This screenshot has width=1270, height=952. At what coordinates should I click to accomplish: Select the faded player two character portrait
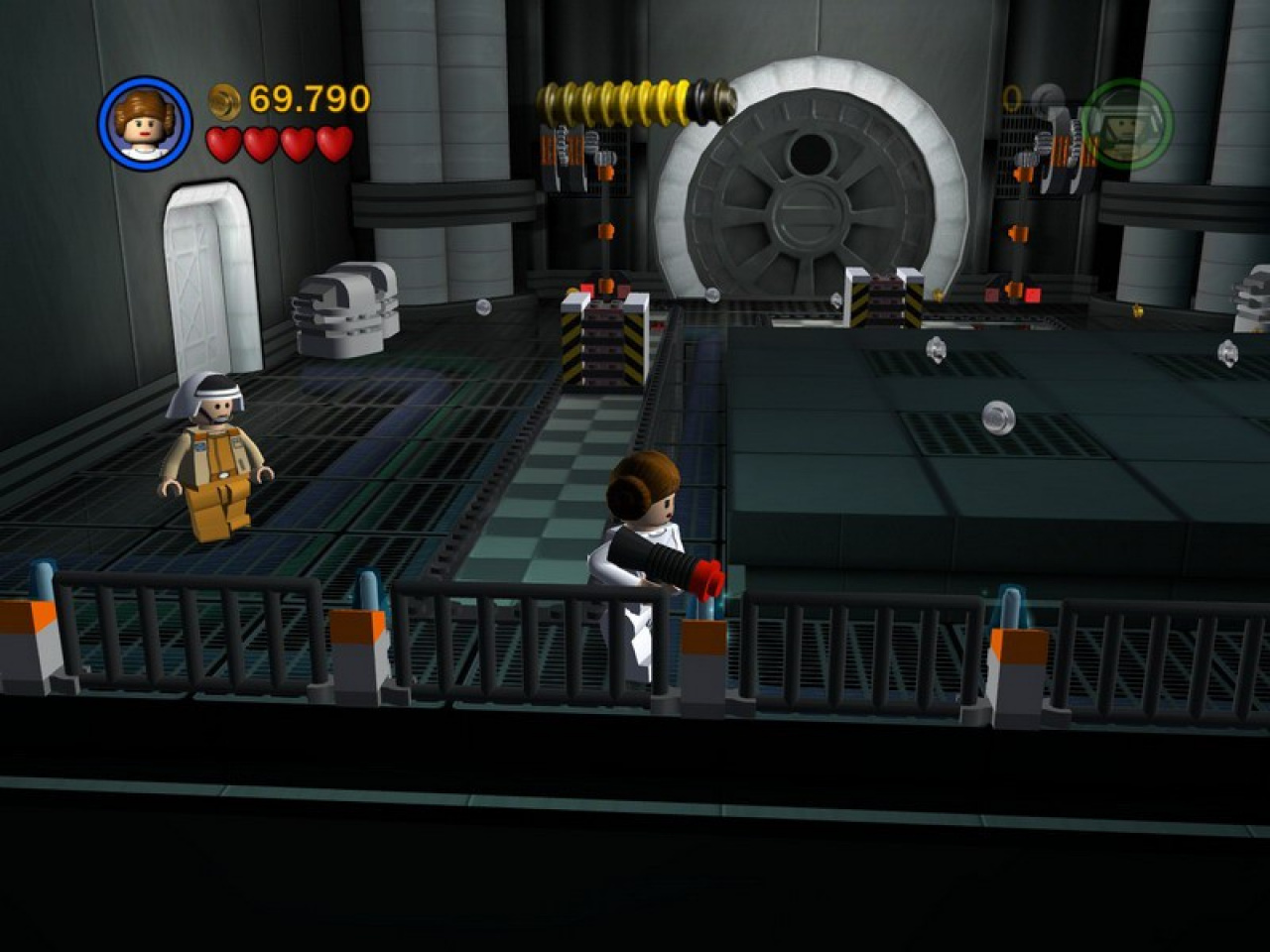(1127, 124)
